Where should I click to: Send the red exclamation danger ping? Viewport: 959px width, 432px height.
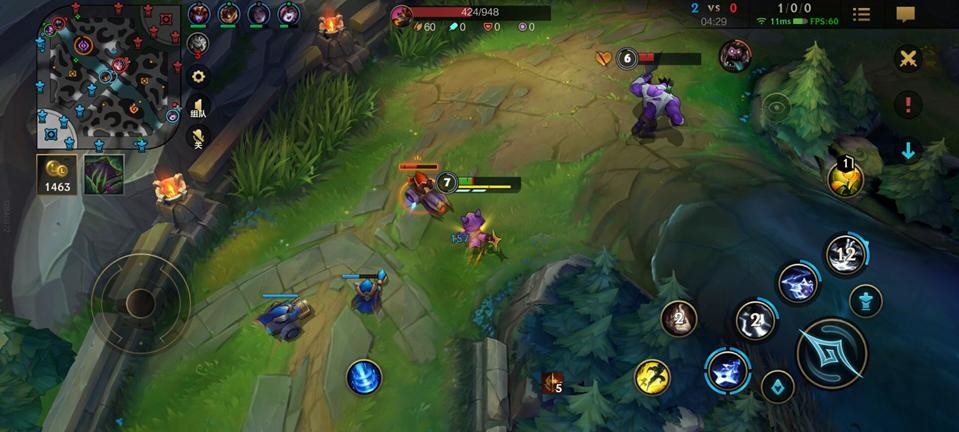908,104
